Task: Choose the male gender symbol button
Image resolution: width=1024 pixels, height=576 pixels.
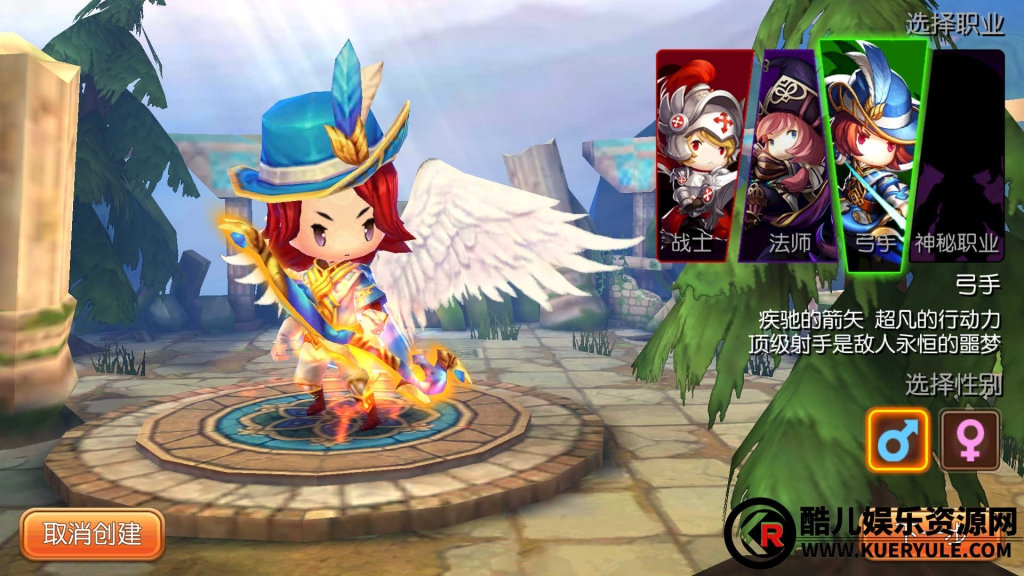Action: coord(897,440)
